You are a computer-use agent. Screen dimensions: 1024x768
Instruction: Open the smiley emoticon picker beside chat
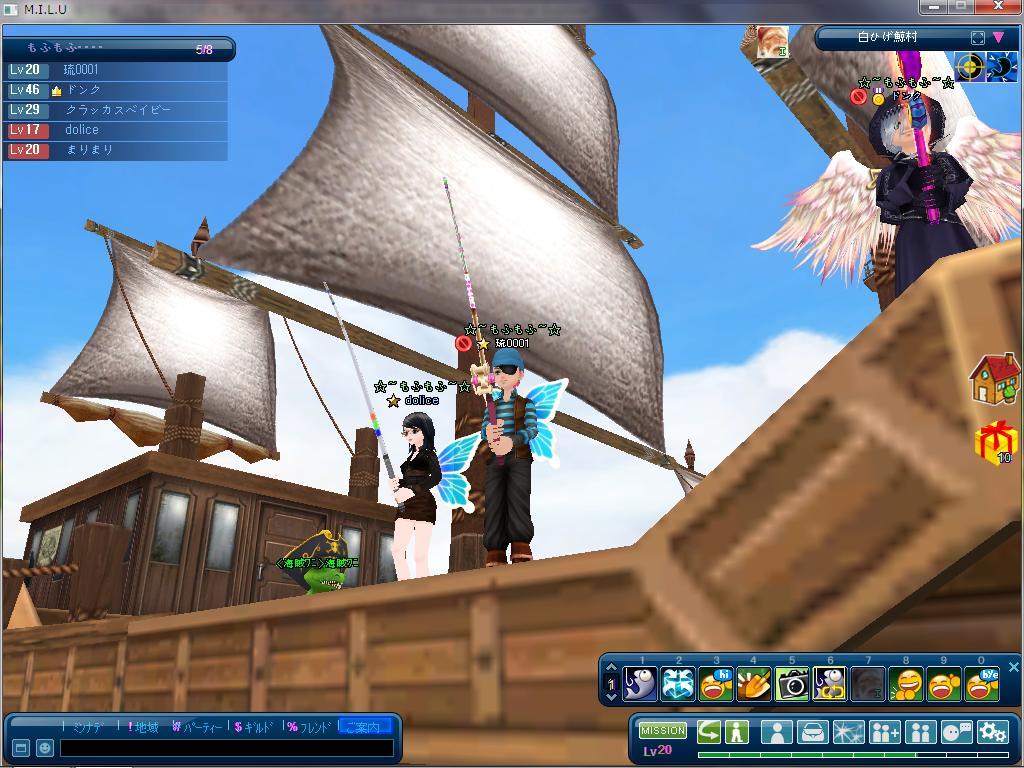tap(45, 748)
